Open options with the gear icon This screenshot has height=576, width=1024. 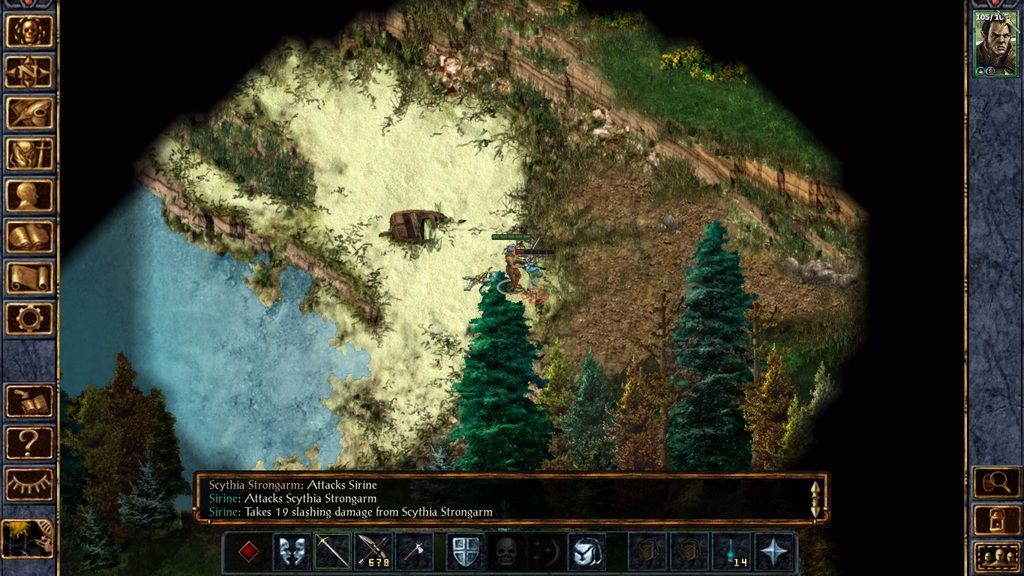pos(29,318)
